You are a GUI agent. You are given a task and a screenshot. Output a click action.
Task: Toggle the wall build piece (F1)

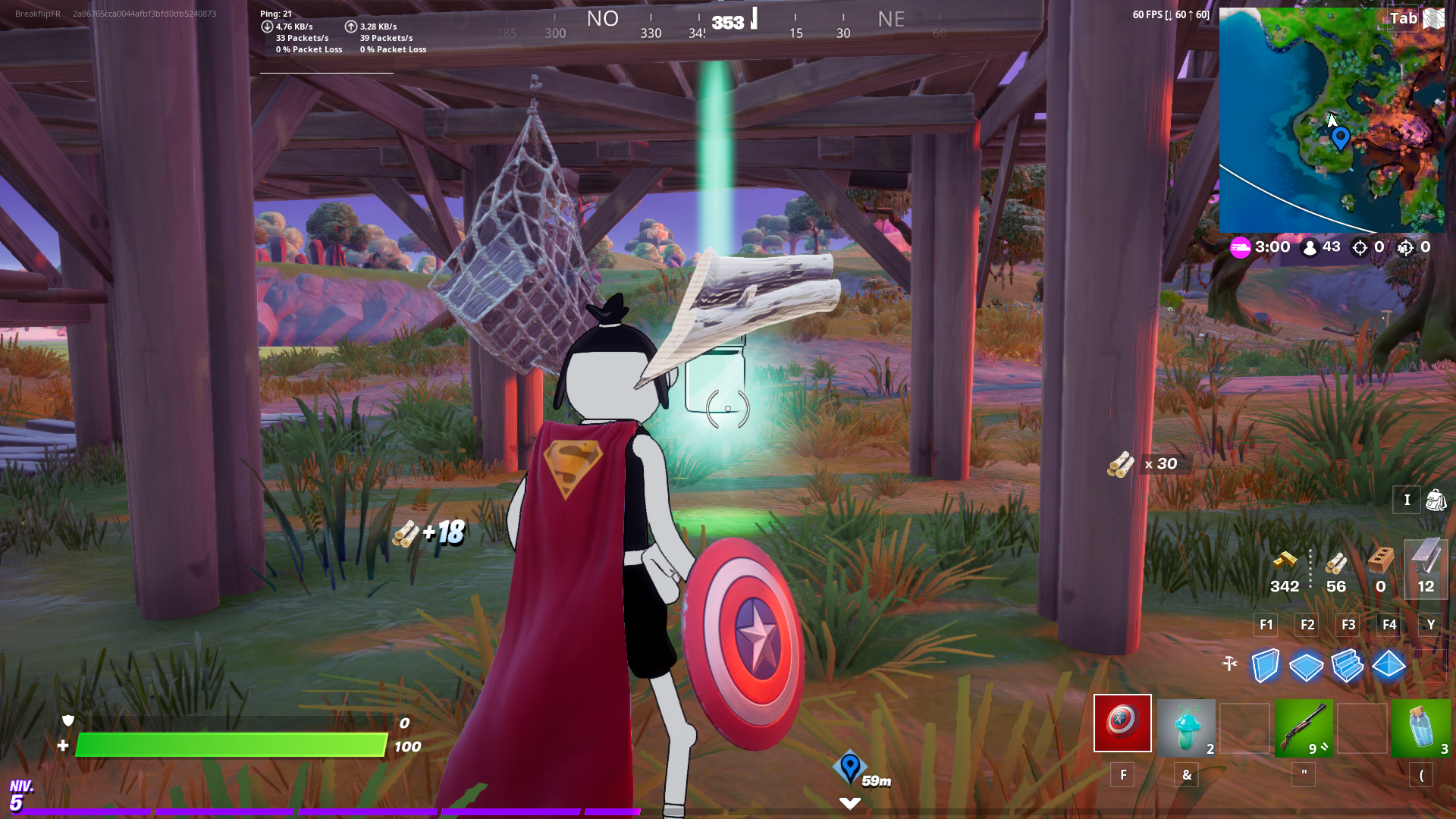tap(1265, 666)
